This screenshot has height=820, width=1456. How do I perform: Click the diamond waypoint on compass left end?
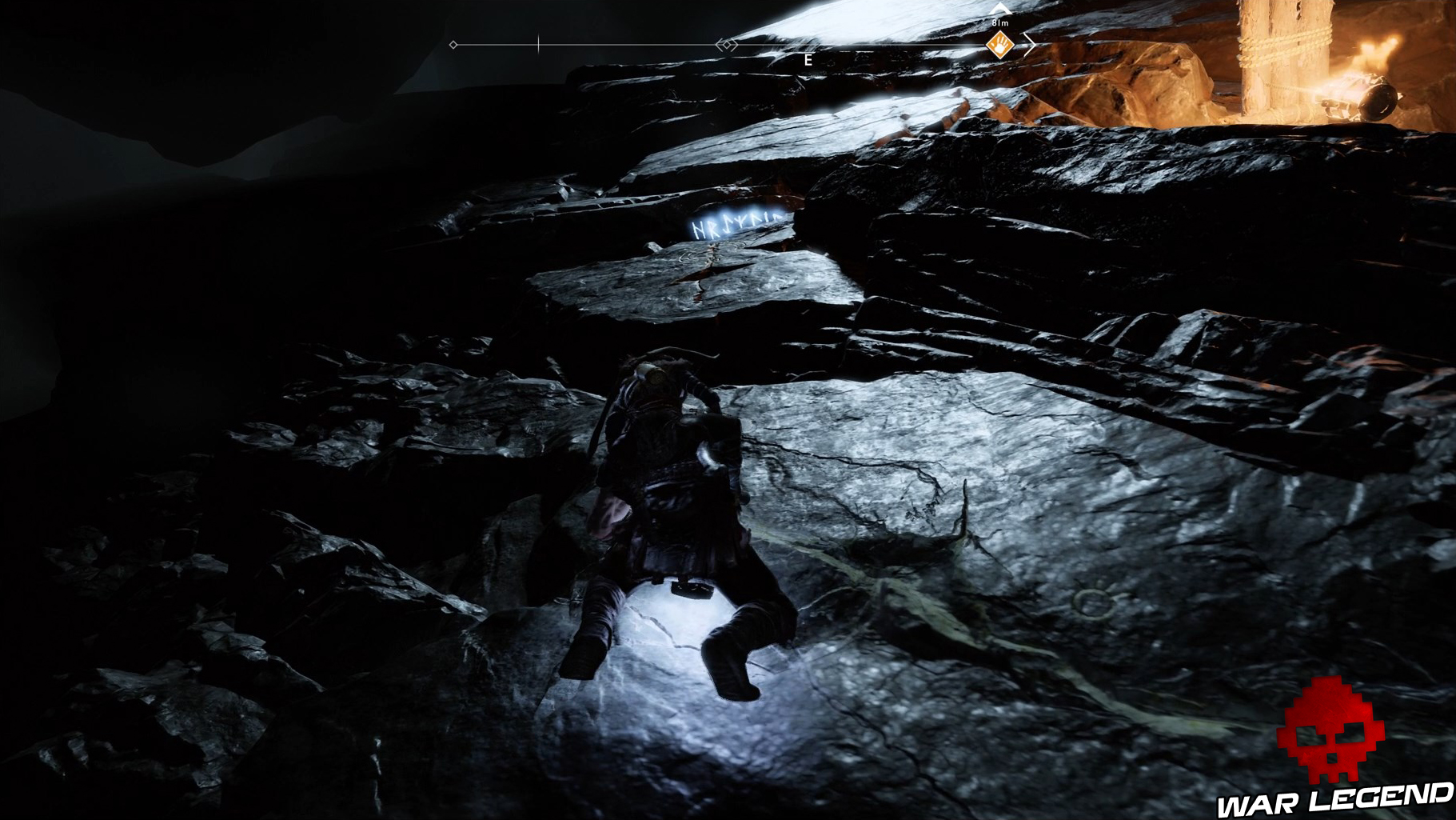453,46
